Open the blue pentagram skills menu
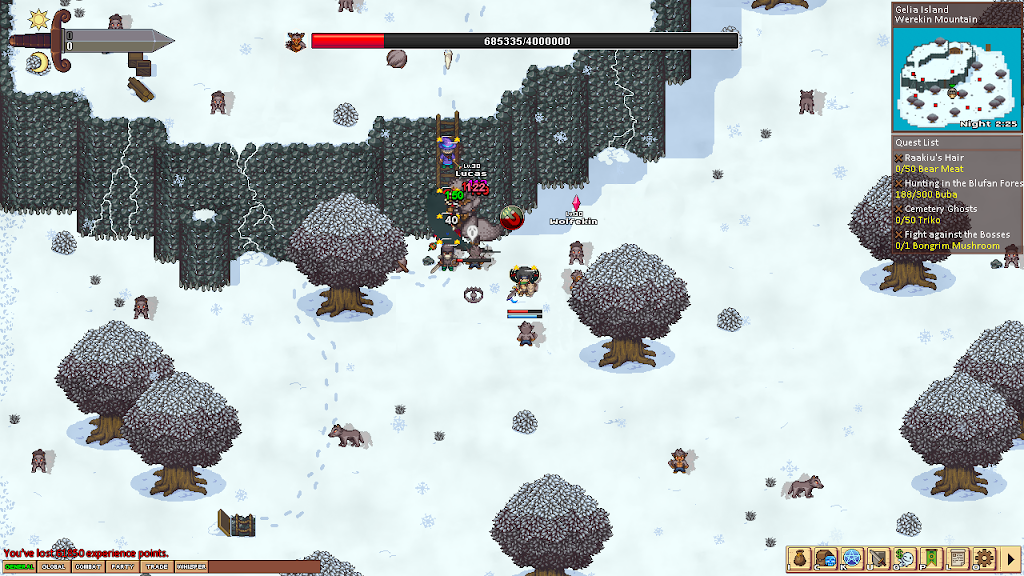Image resolution: width=1024 pixels, height=576 pixels. [x=852, y=558]
